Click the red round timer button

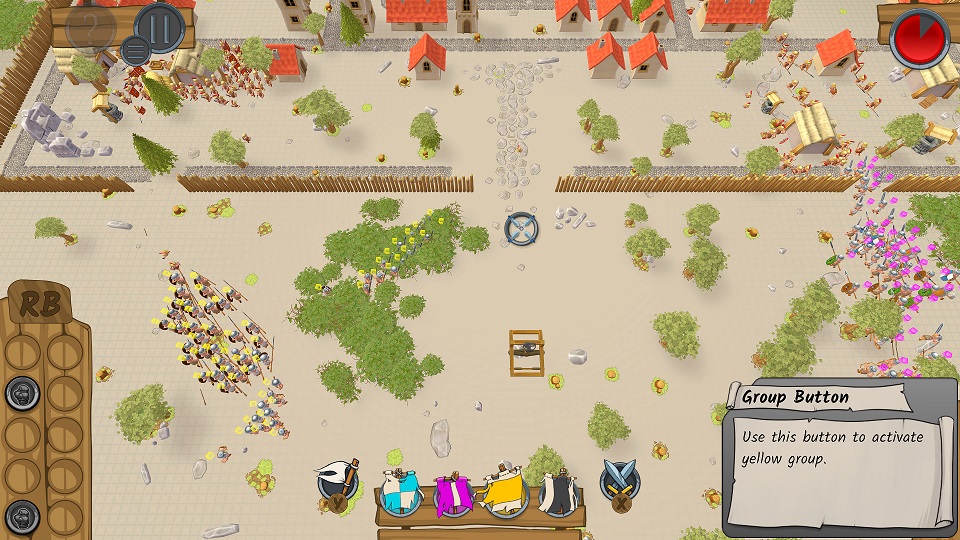tap(920, 35)
